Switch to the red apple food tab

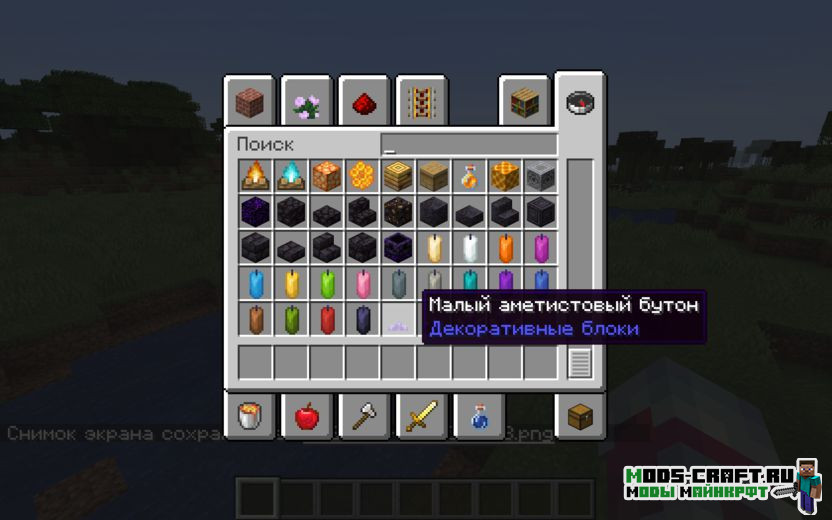[306, 416]
